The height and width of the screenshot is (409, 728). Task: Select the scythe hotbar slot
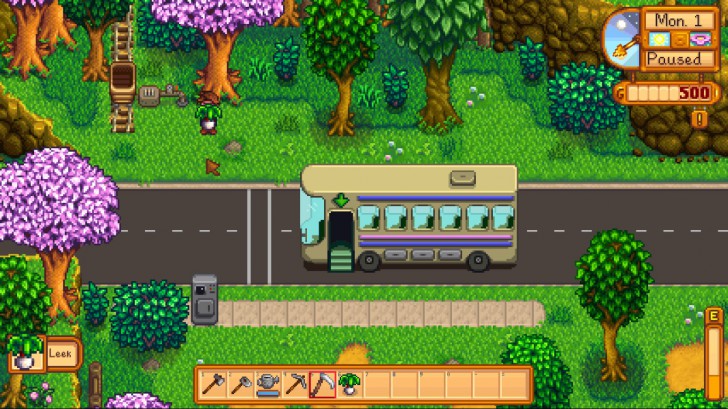(322, 383)
